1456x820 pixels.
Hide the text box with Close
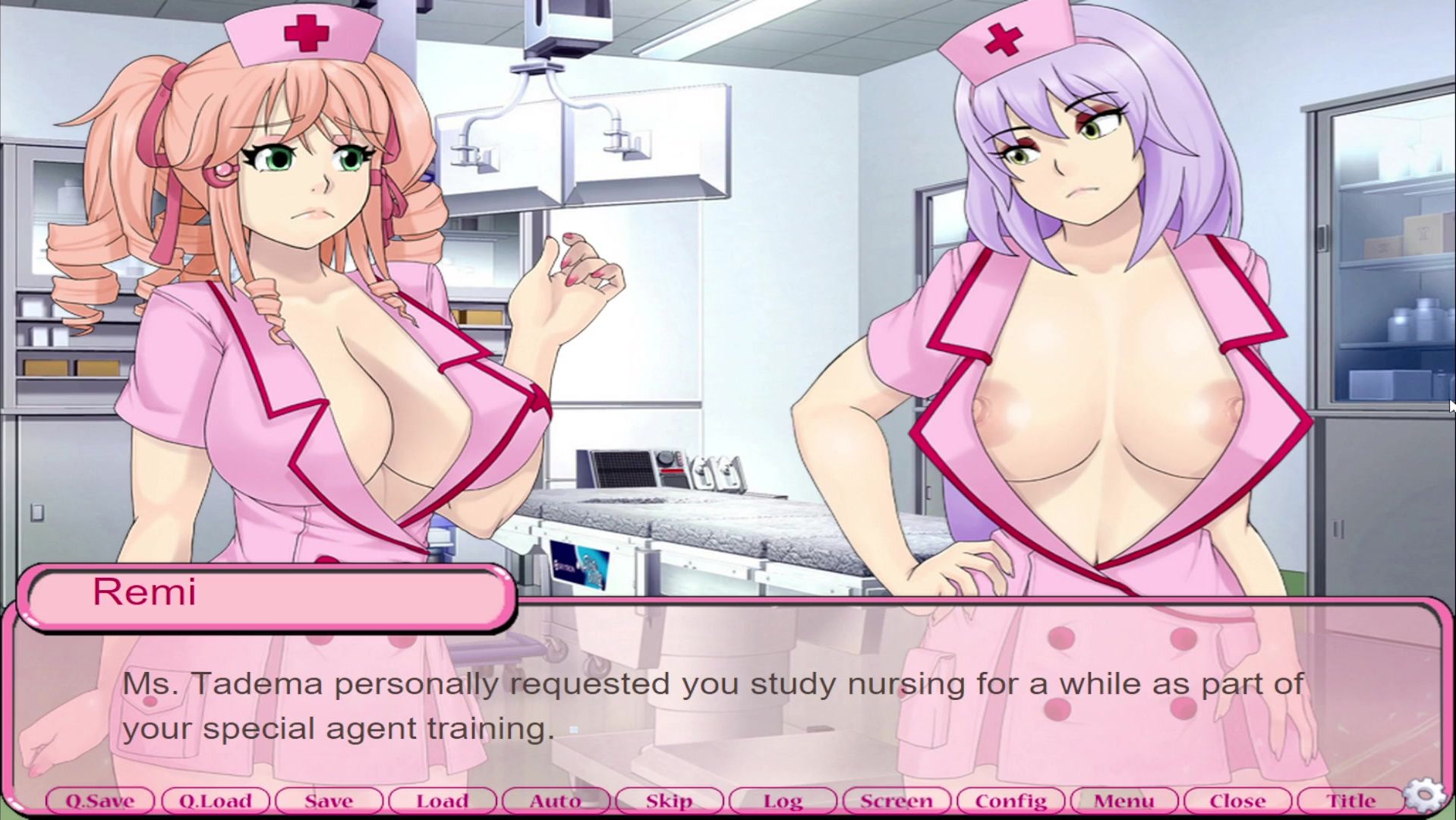point(1237,801)
